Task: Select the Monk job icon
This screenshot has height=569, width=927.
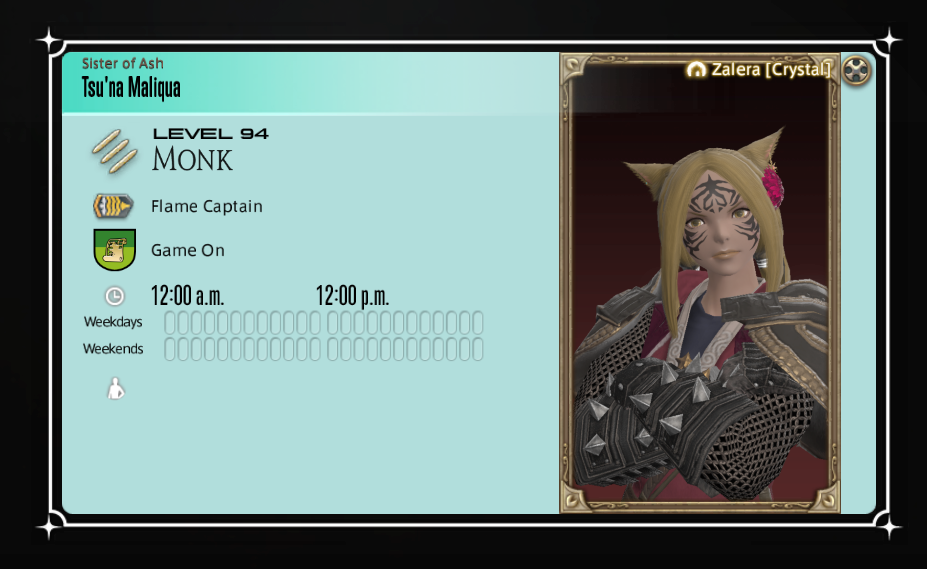Action: 114,151
